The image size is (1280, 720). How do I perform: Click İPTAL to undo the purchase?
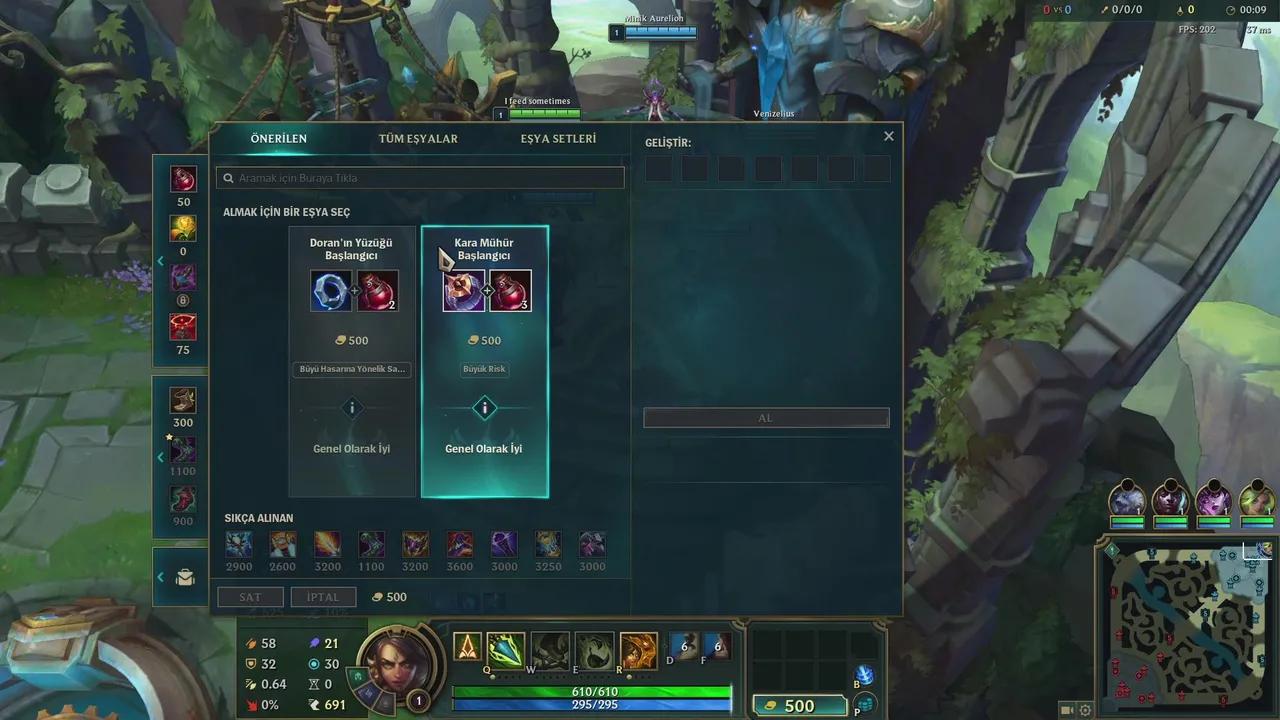322,596
